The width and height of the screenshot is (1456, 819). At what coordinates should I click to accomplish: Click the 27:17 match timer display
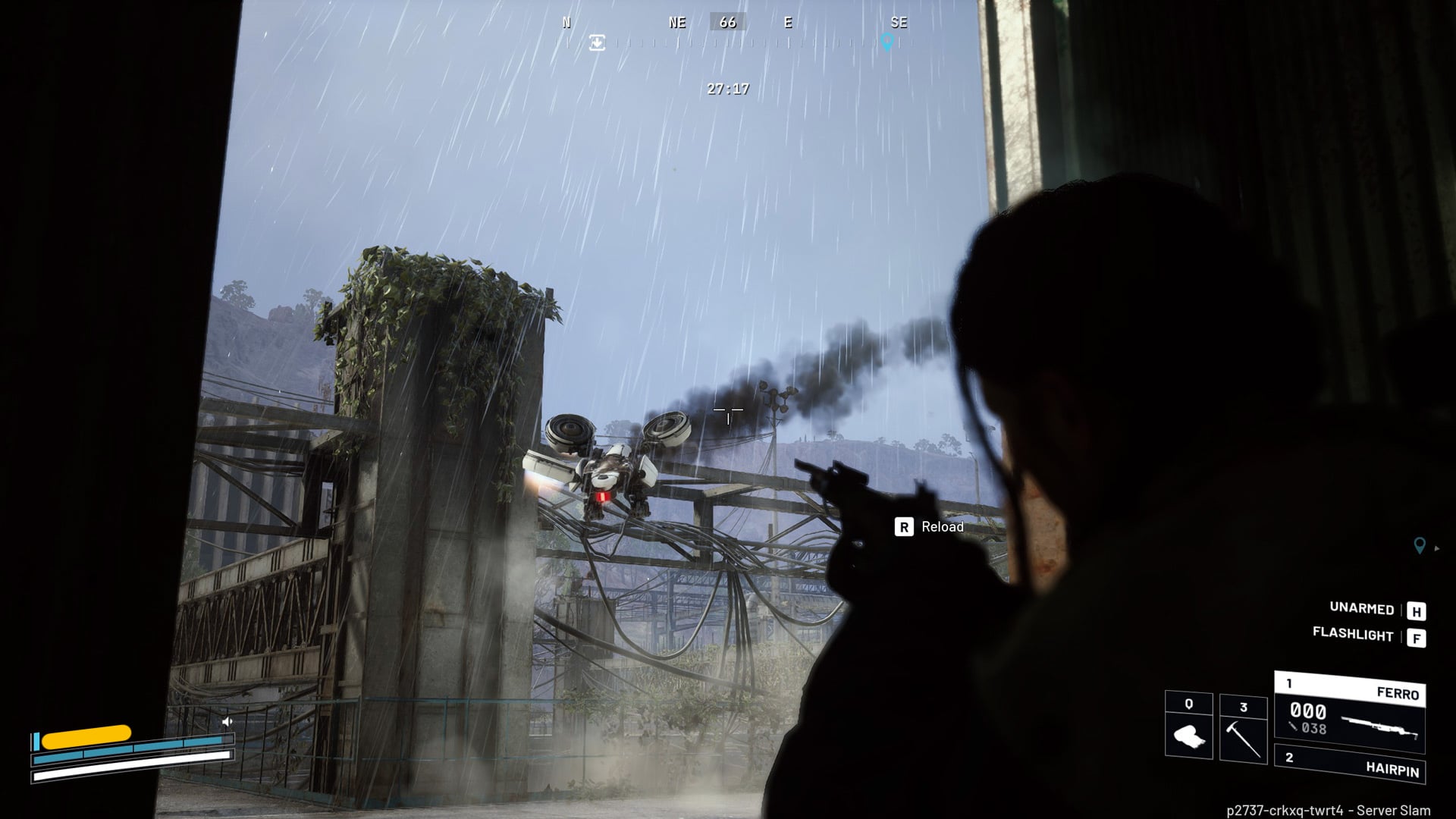click(x=726, y=89)
